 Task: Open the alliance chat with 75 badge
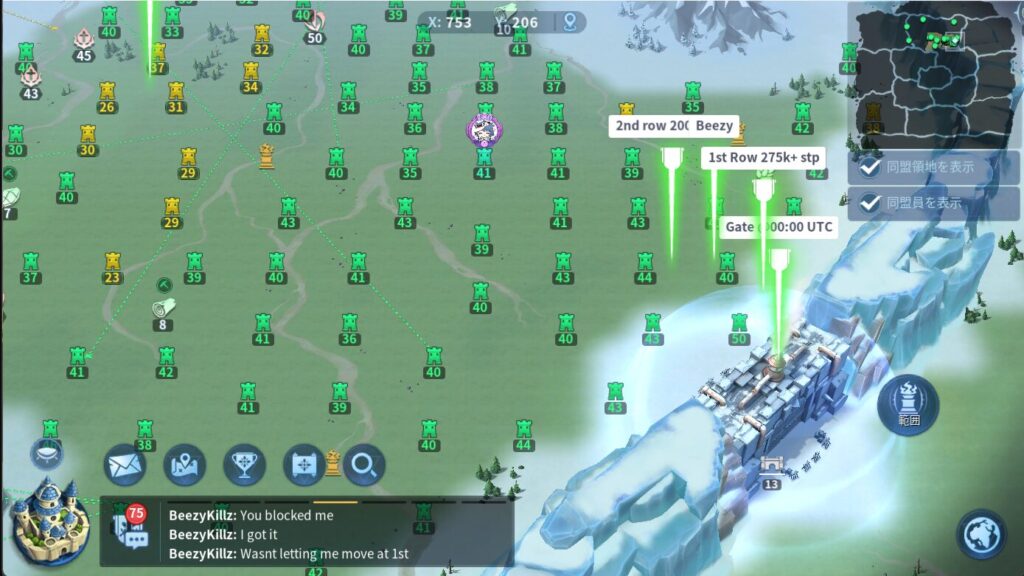point(130,526)
